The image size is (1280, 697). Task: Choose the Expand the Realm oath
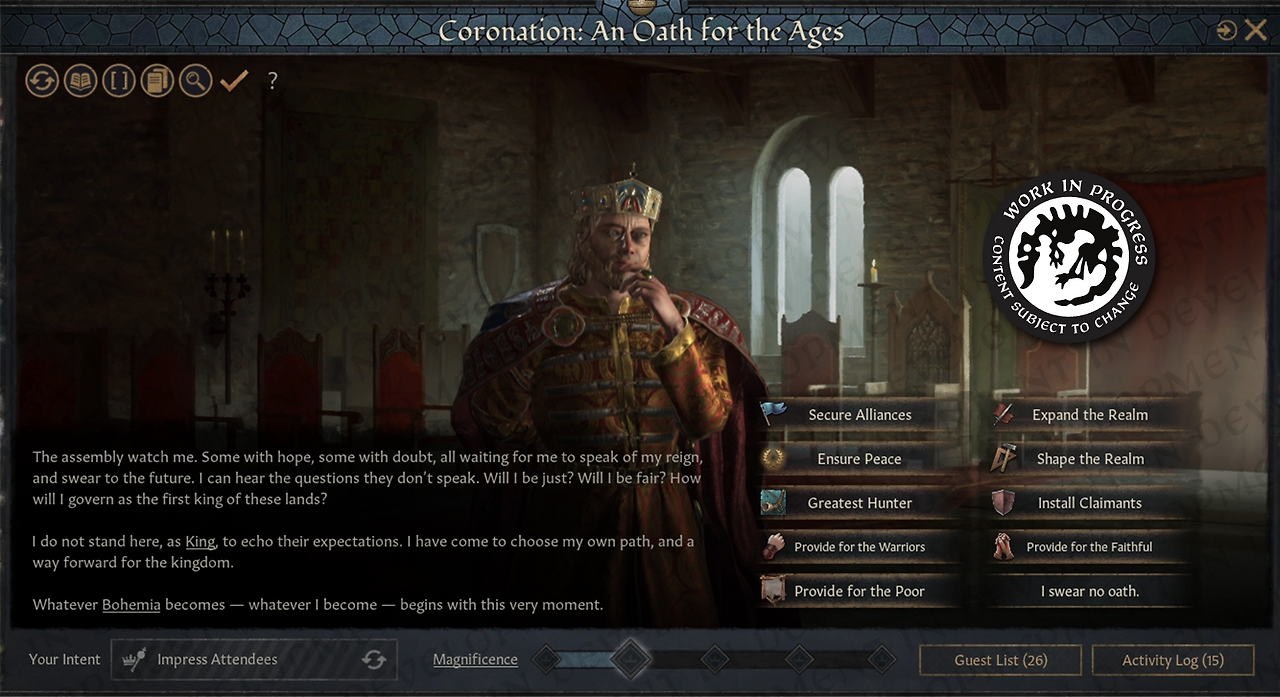click(x=1090, y=415)
